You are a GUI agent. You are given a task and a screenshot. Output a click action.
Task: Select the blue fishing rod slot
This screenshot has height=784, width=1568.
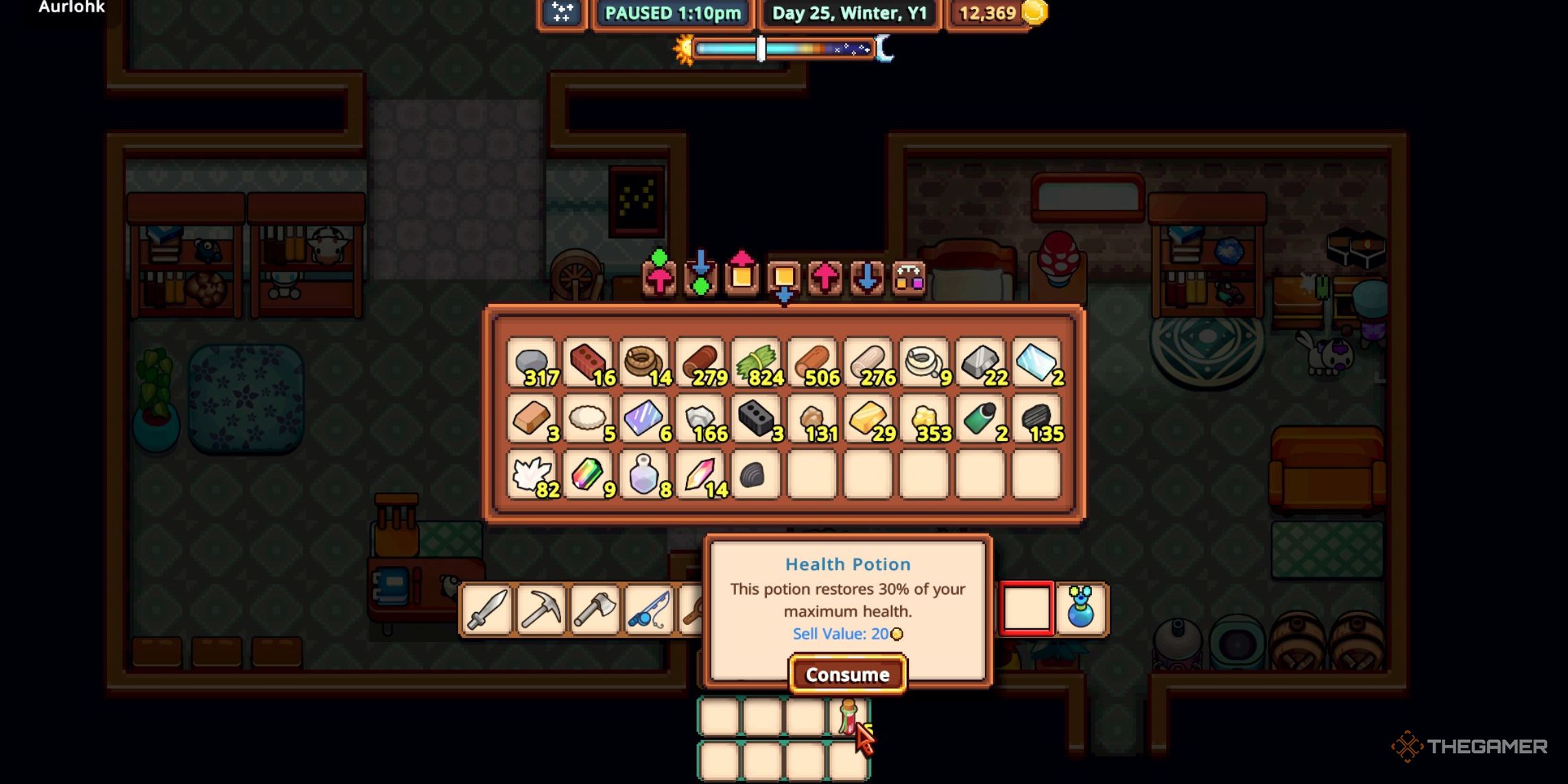point(649,609)
